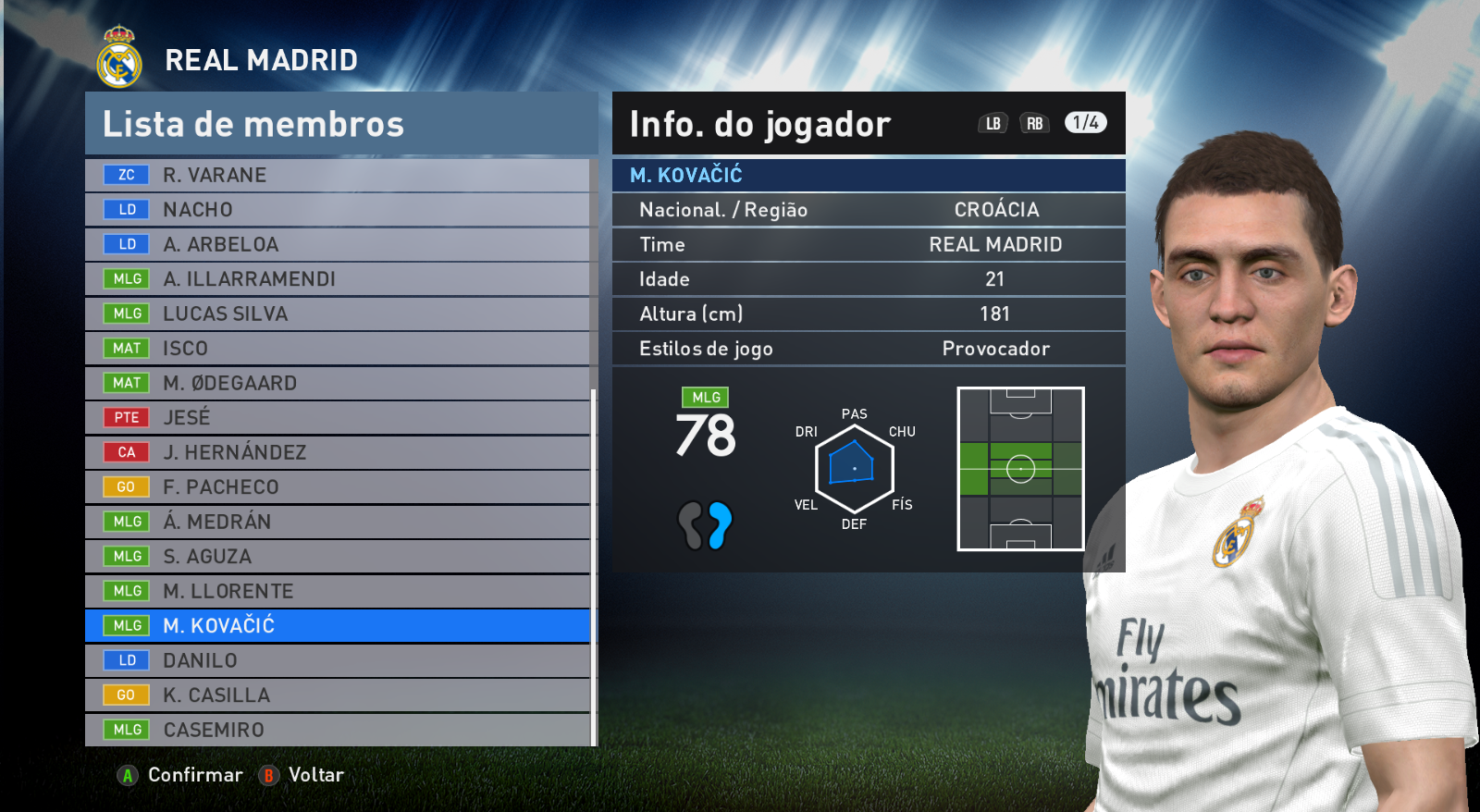Image resolution: width=1480 pixels, height=812 pixels.
Task: Choose goalkeeper F. Pacheco
Action: (x=338, y=487)
